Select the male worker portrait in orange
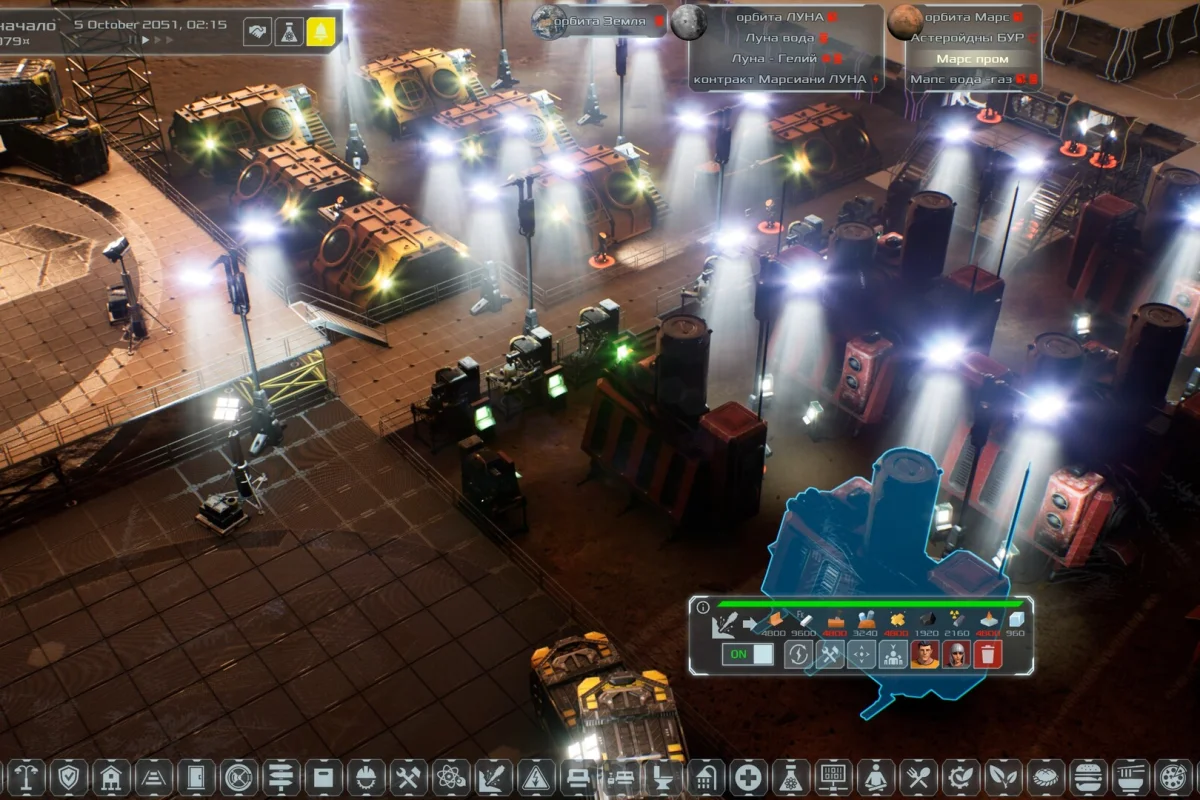 pyautogui.click(x=924, y=655)
